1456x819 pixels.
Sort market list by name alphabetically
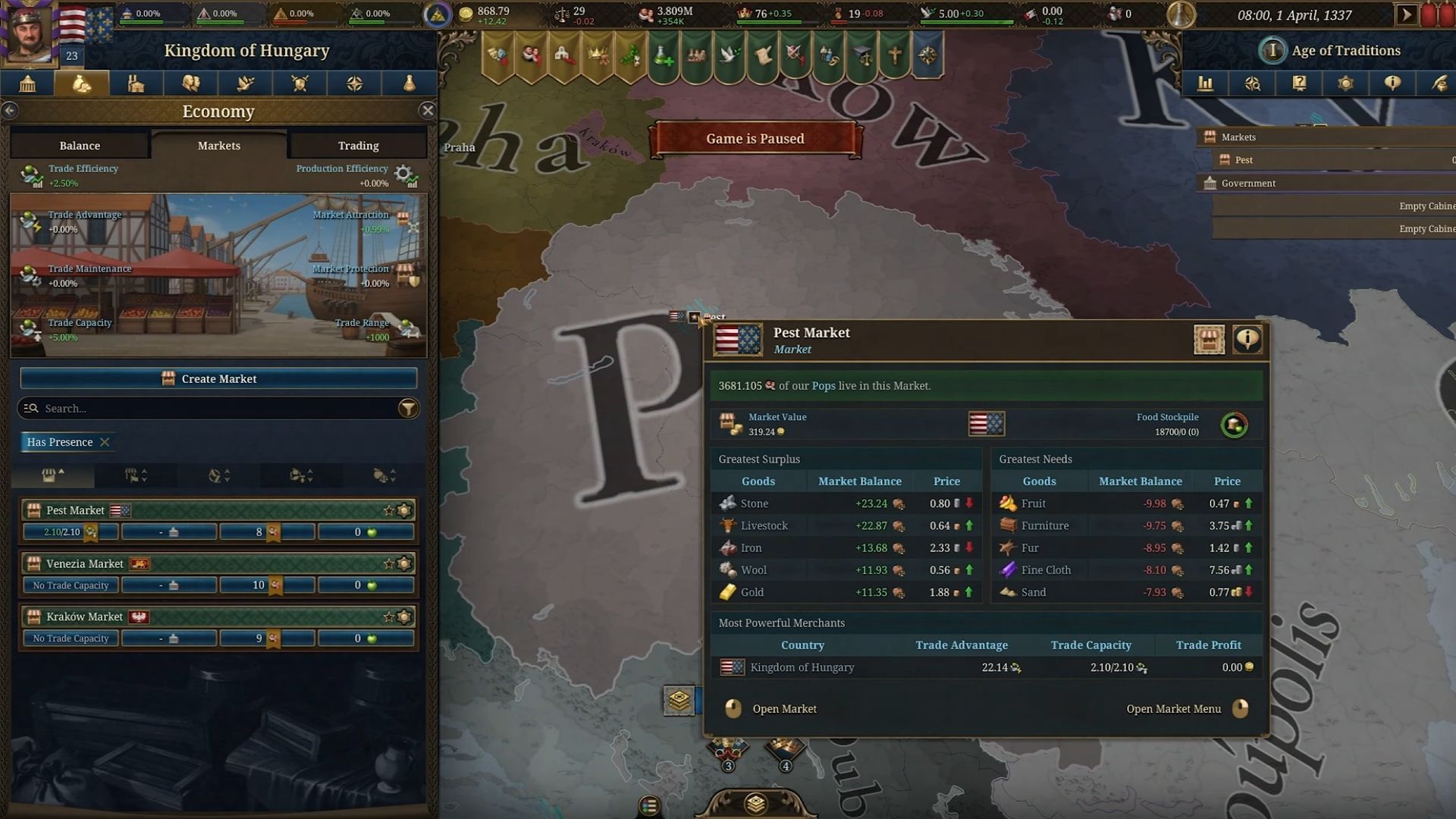pos(218,476)
